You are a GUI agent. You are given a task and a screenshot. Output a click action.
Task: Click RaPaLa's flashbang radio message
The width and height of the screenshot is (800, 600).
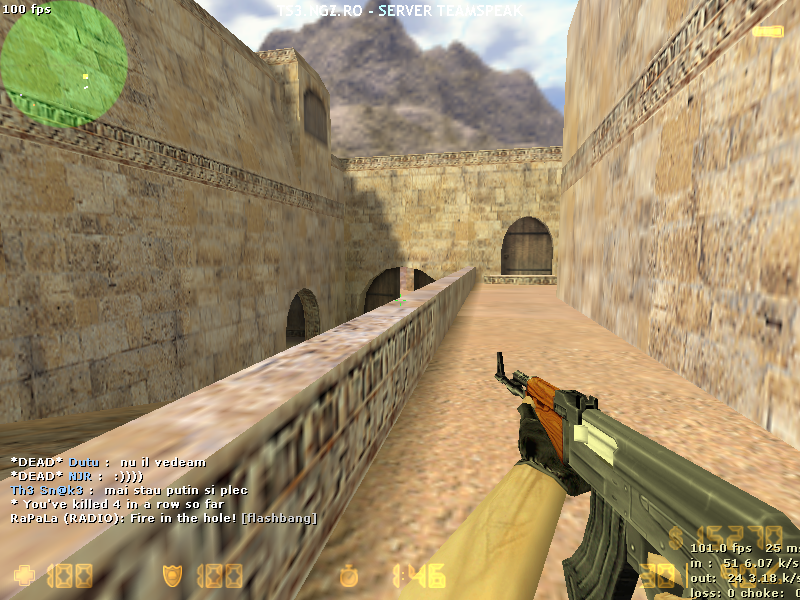[x=164, y=518]
